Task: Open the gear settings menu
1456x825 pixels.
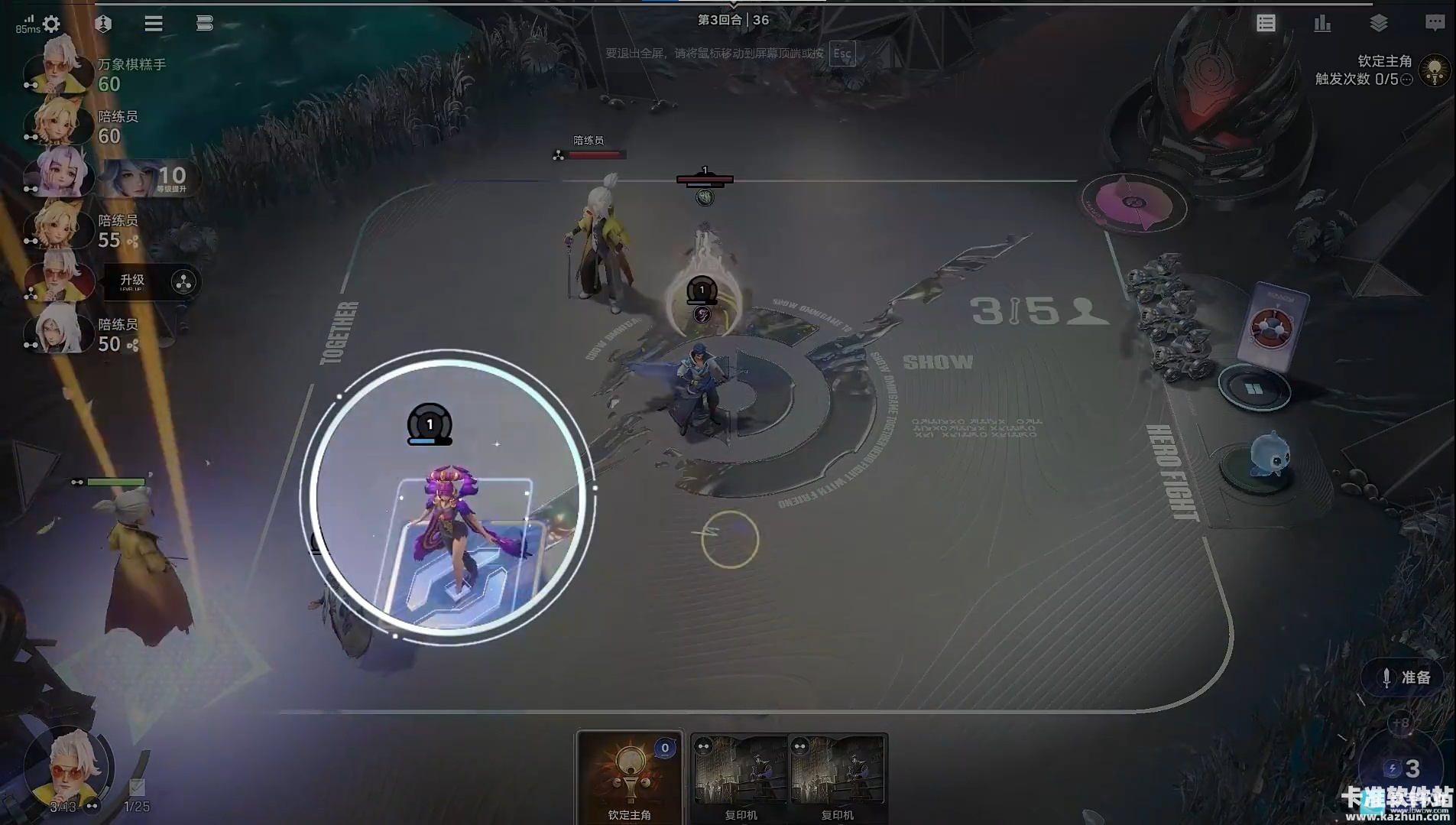Action: (x=52, y=24)
